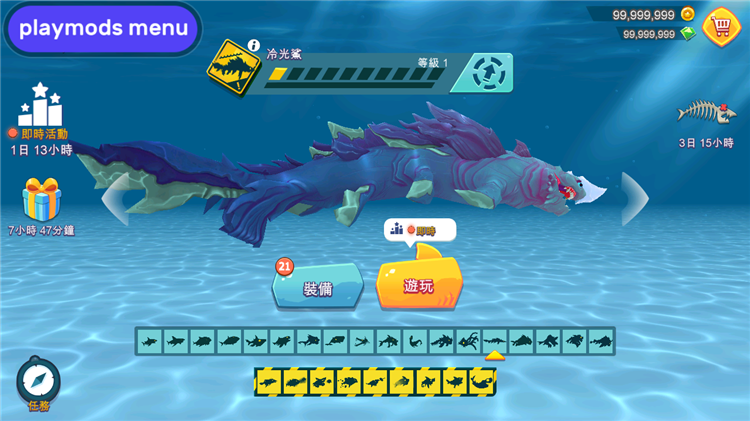This screenshot has height=421, width=750.
Task: Tap the shark info 'i' icon
Action: coord(254,46)
